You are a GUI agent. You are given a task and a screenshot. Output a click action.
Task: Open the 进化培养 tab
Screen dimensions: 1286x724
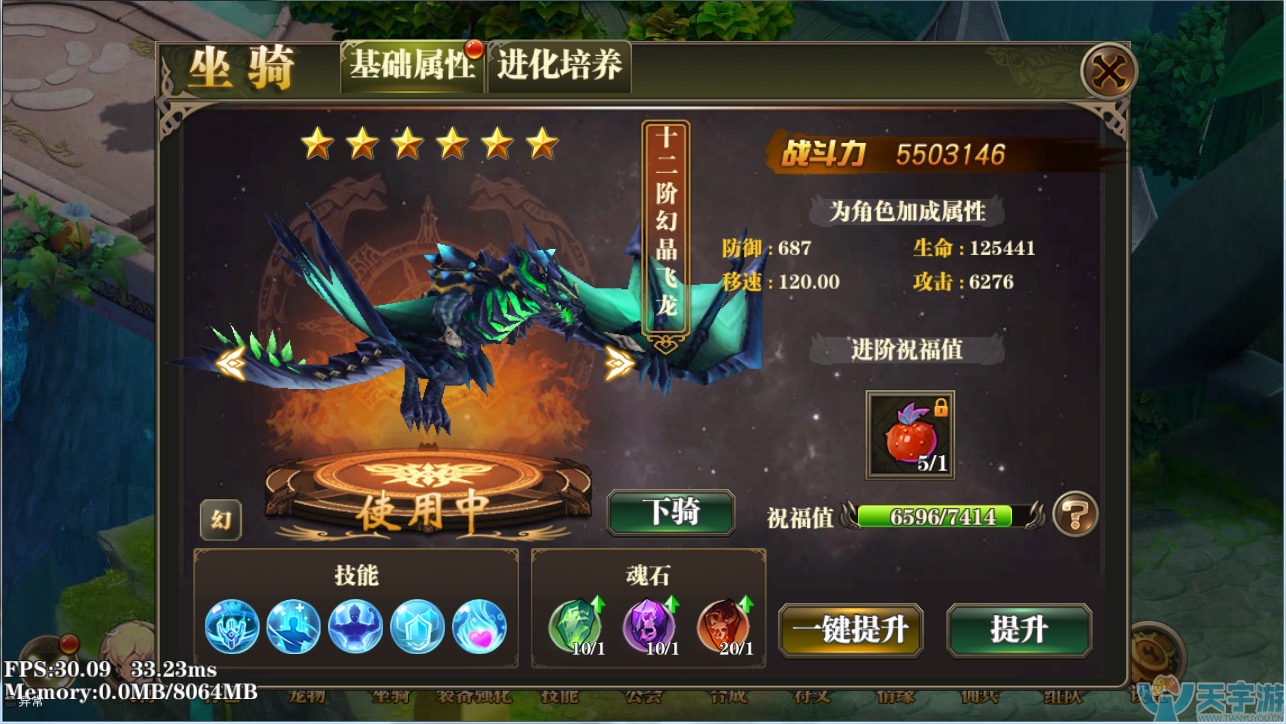(559, 66)
